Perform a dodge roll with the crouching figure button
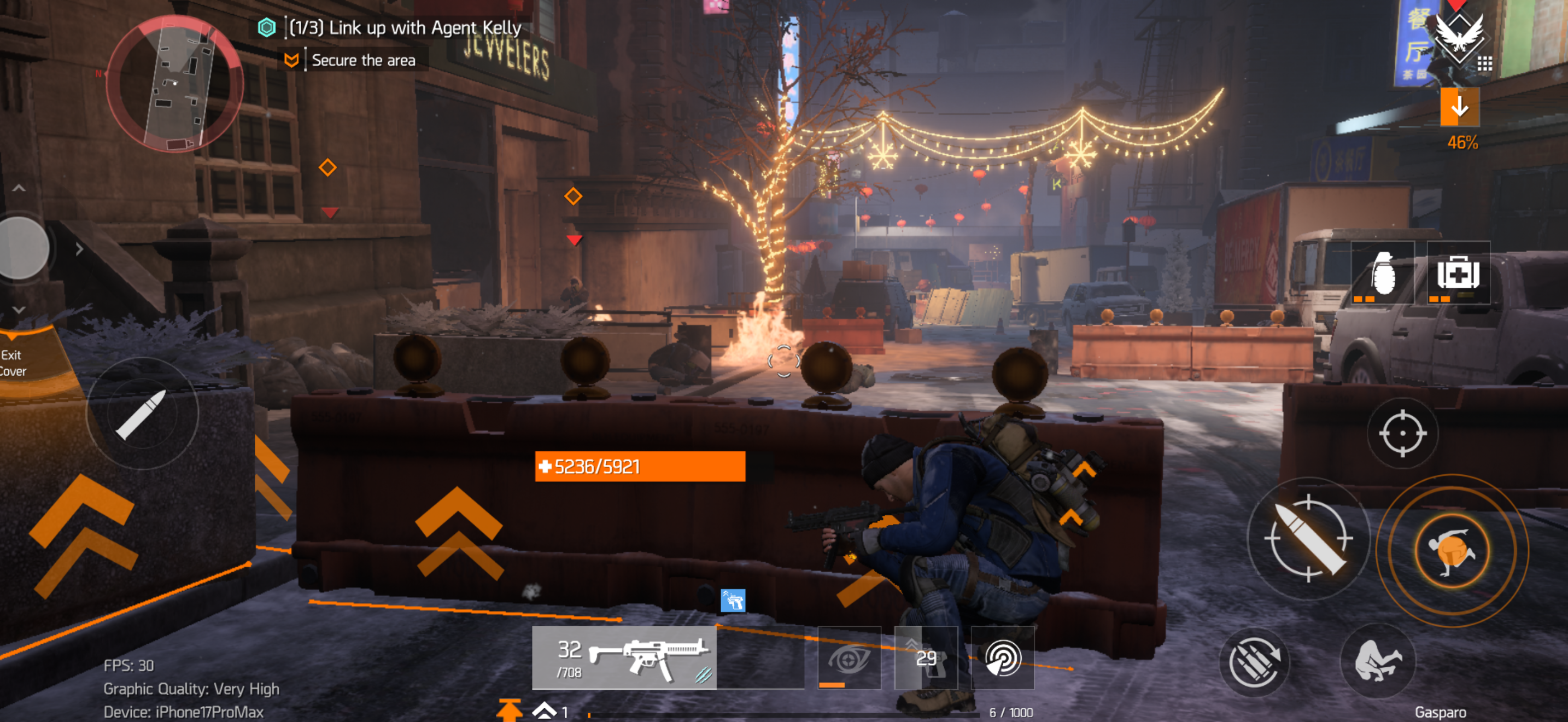This screenshot has width=1568, height=722. point(1378,661)
